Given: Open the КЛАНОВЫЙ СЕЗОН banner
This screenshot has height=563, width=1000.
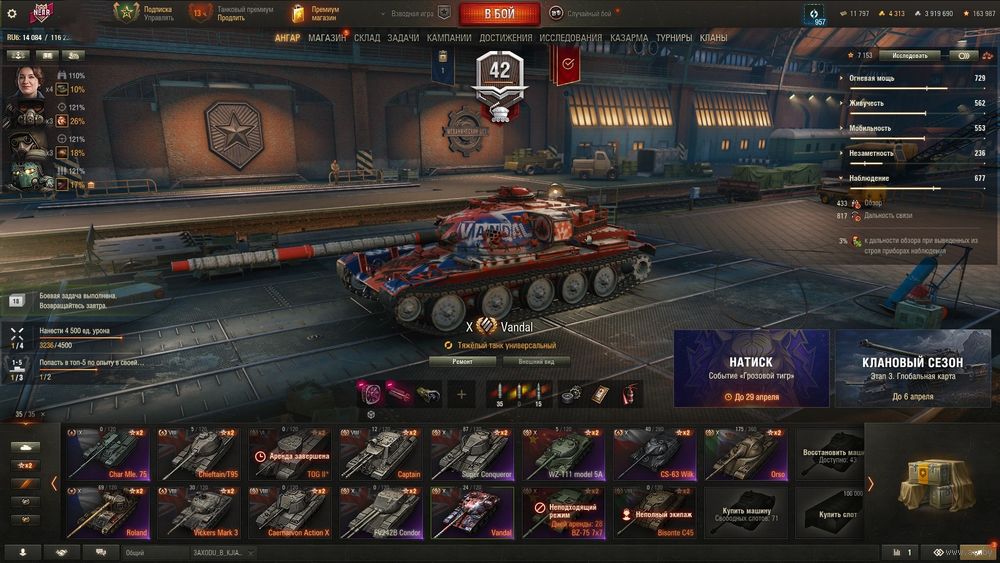Looking at the screenshot, I should (x=912, y=368).
